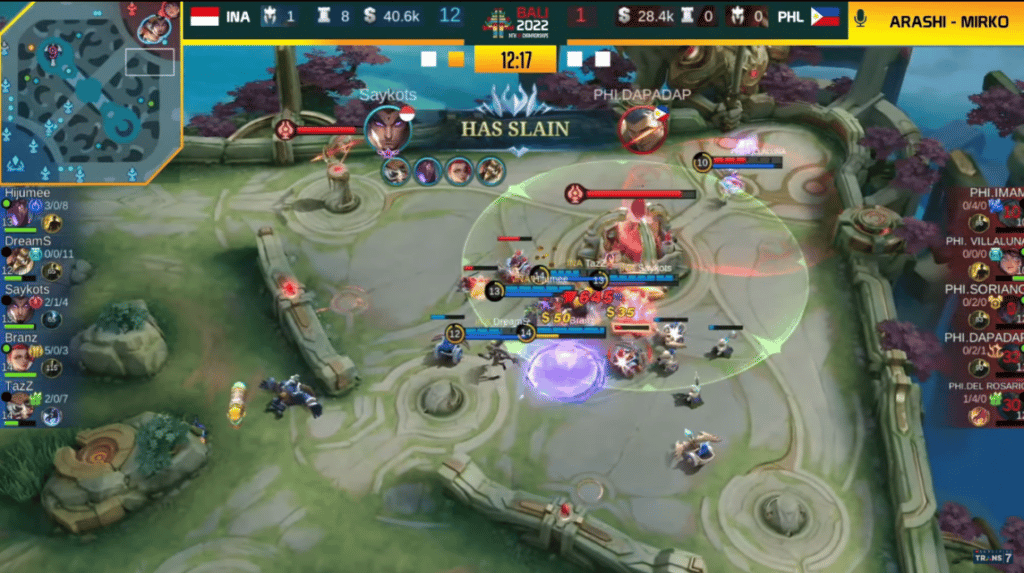The width and height of the screenshot is (1024, 573).
Task: Click the minimap in the corner
Action: tap(88, 92)
